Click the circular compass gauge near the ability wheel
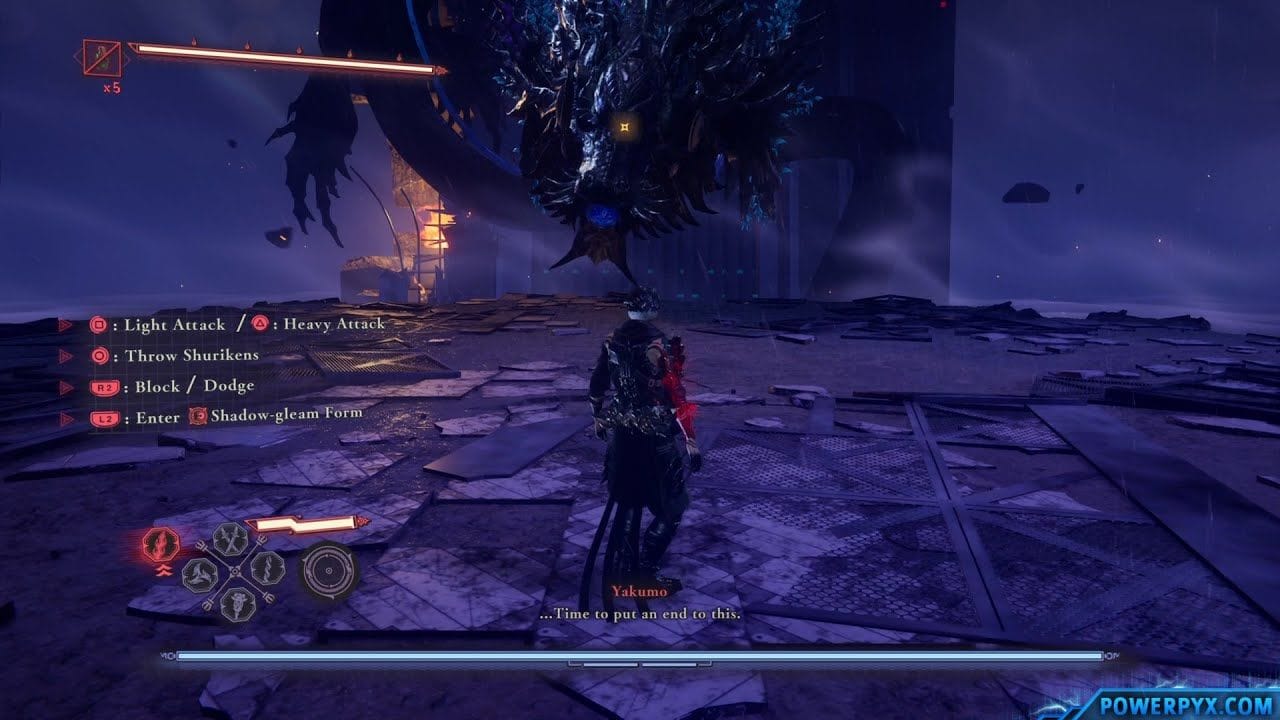This screenshot has height=720, width=1280. coord(328,570)
